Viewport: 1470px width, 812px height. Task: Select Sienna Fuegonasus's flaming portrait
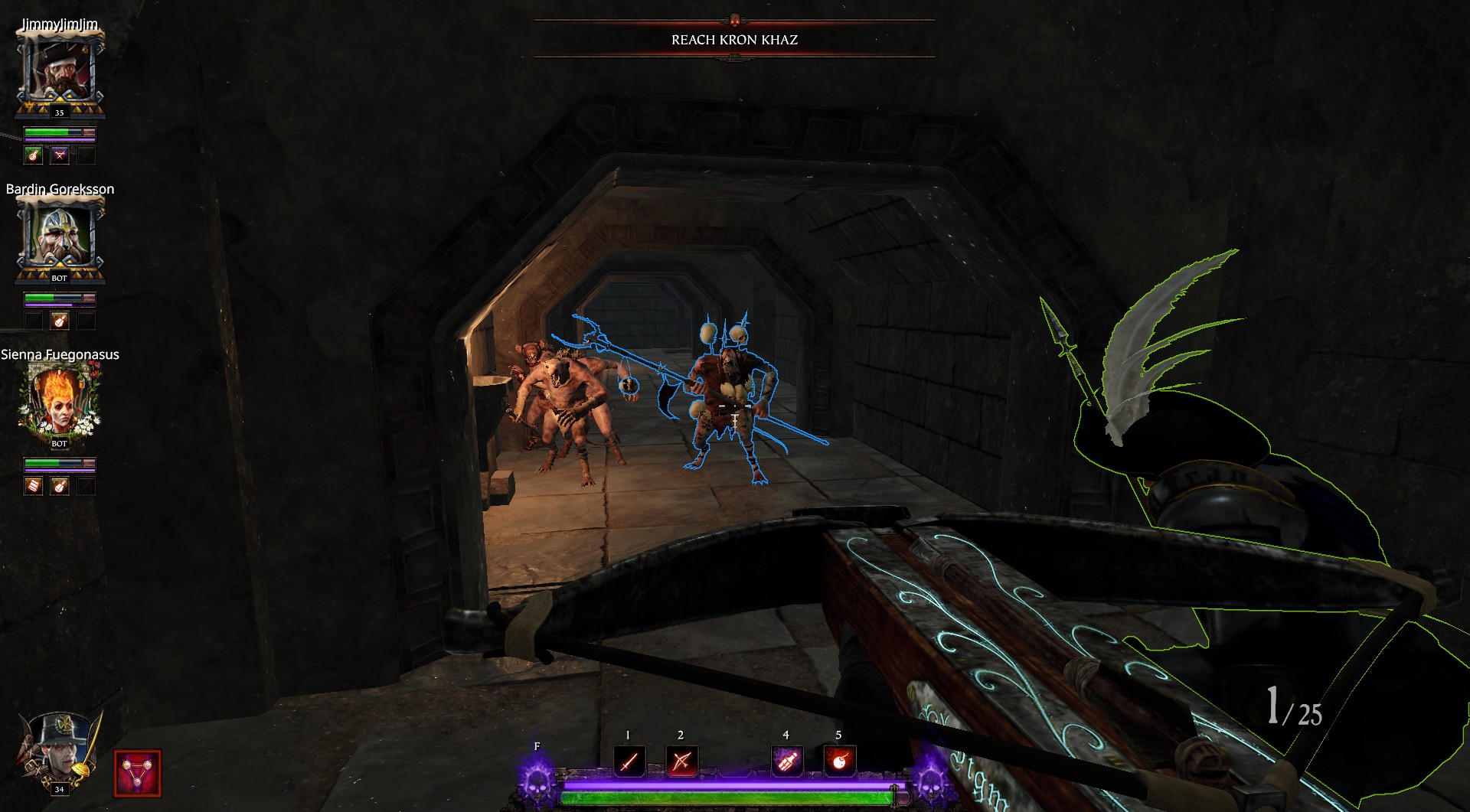pyautogui.click(x=60, y=403)
